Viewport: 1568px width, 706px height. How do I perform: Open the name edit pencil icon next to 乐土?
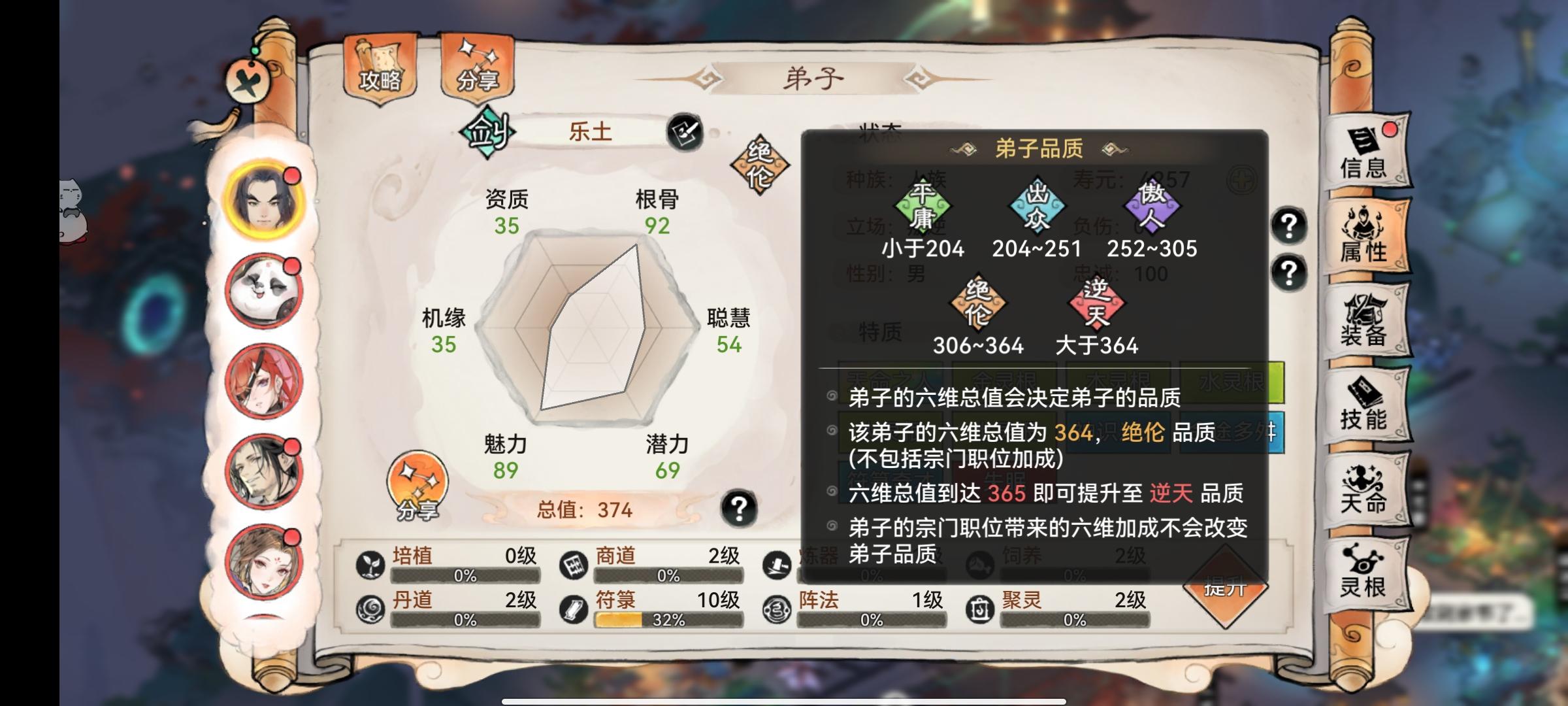683,130
